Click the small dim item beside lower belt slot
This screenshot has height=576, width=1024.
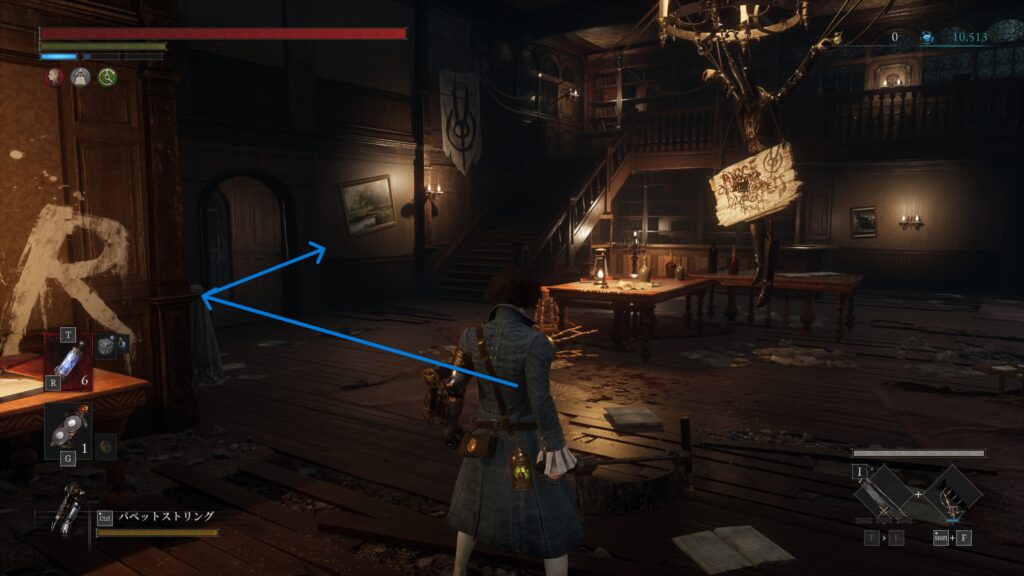[x=104, y=447]
